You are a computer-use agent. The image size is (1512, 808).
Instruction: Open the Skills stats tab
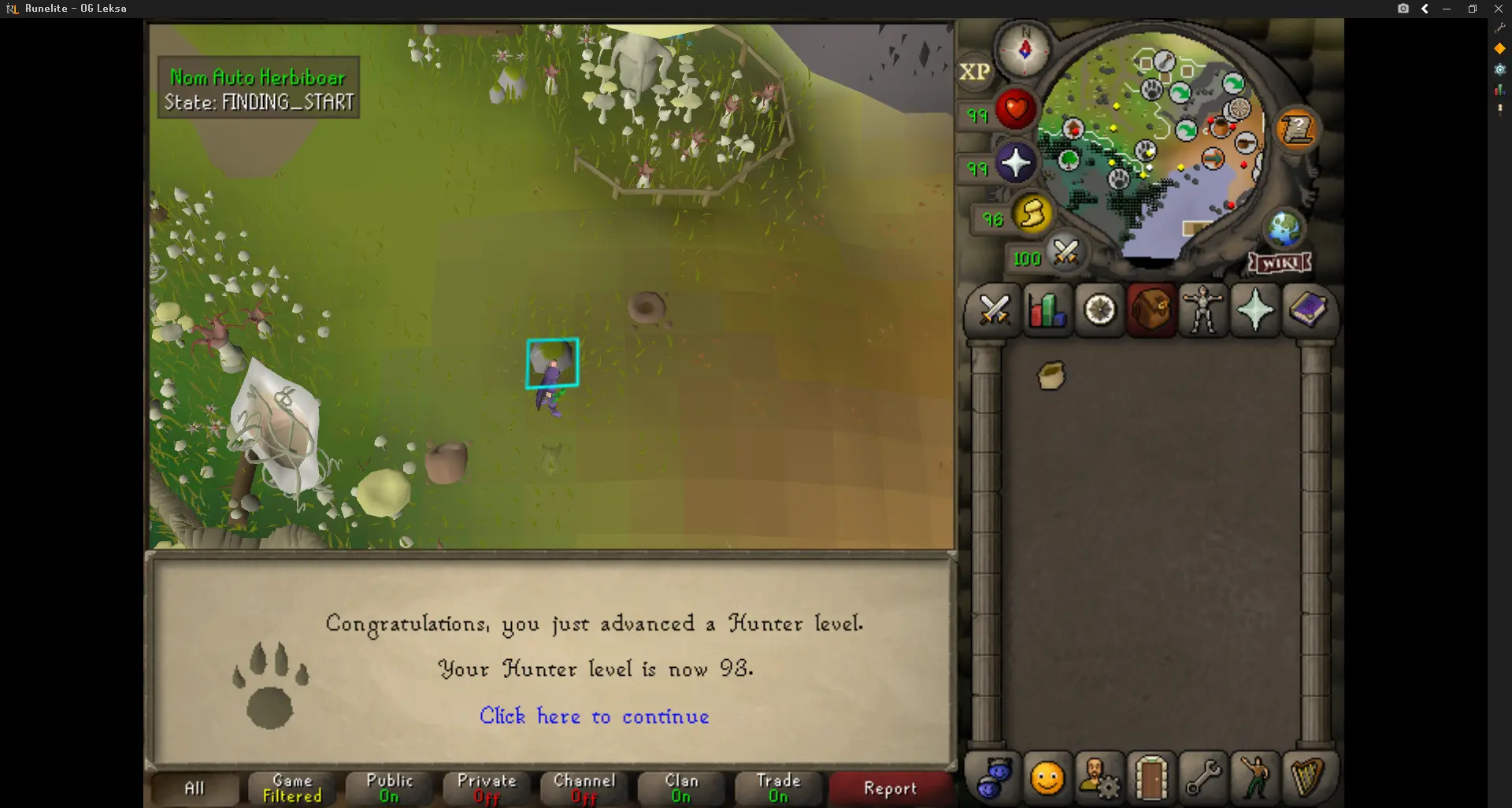pos(1047,310)
